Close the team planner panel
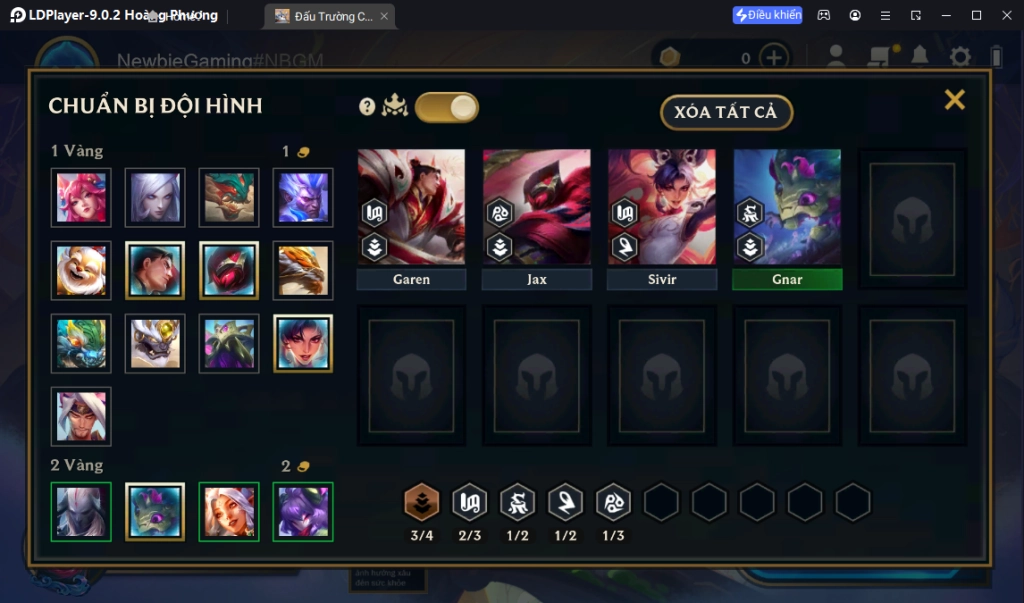 tap(955, 99)
